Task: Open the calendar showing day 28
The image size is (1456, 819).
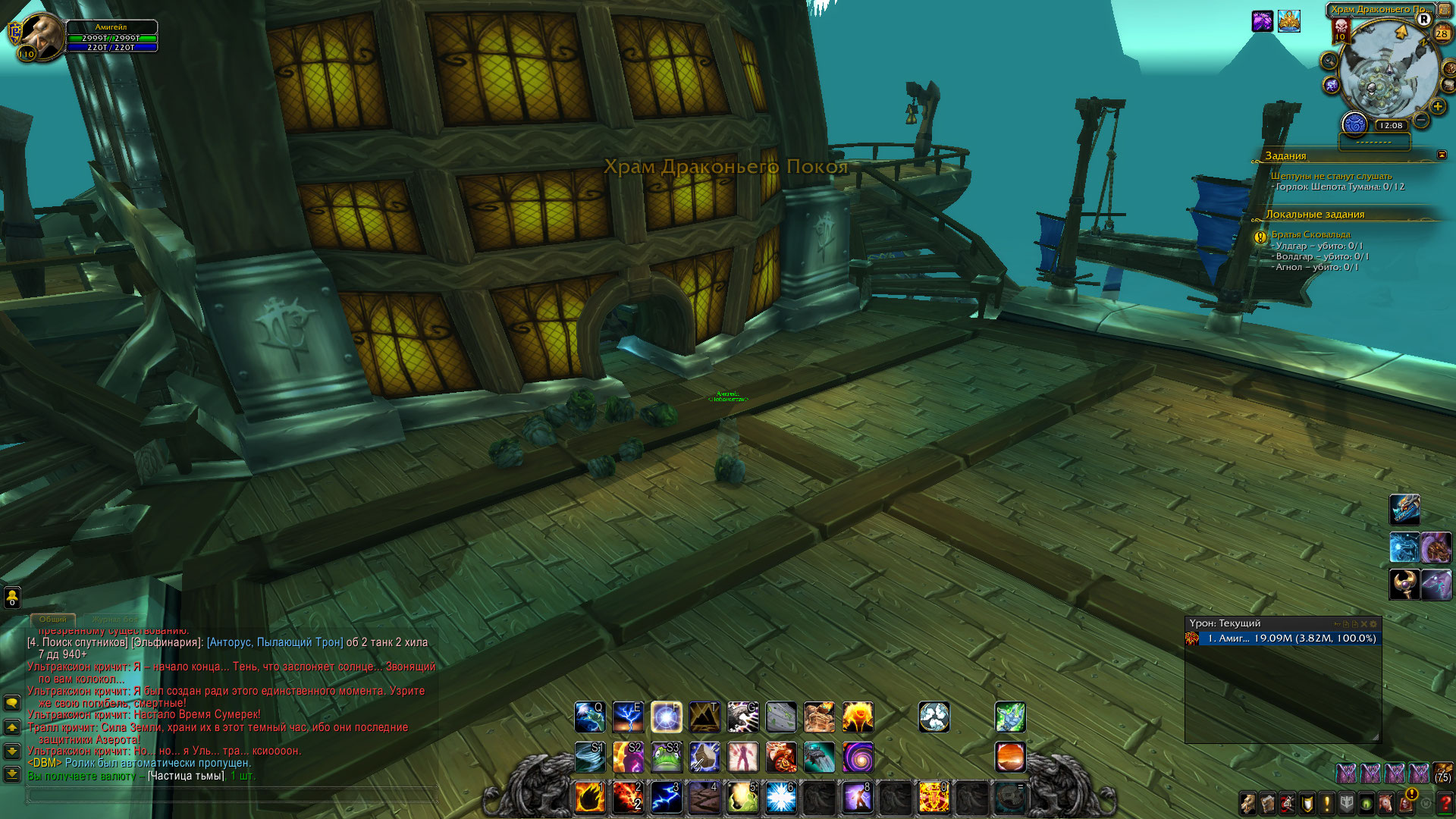Action: (1442, 33)
